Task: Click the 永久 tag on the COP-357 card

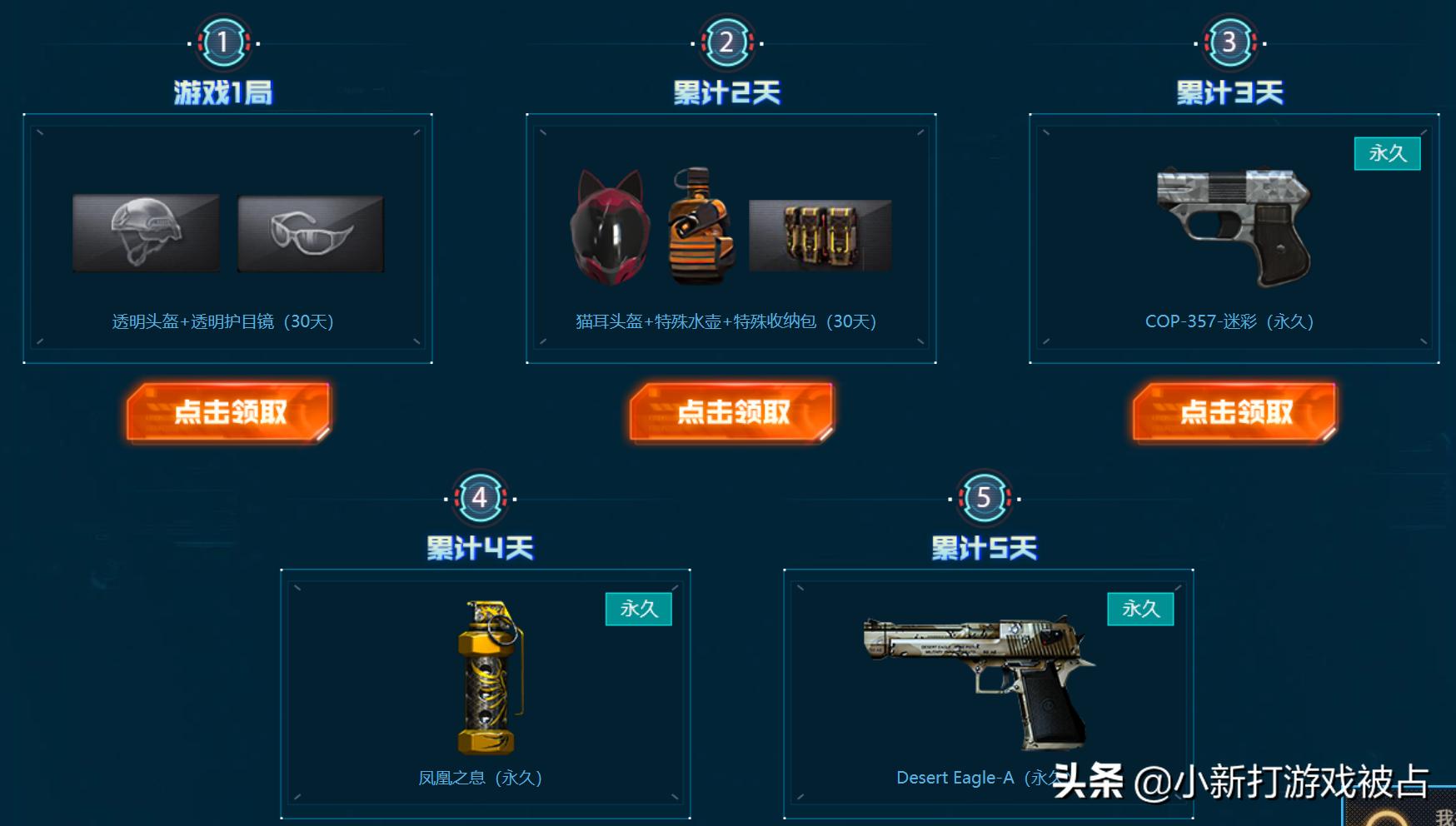Action: (1389, 154)
